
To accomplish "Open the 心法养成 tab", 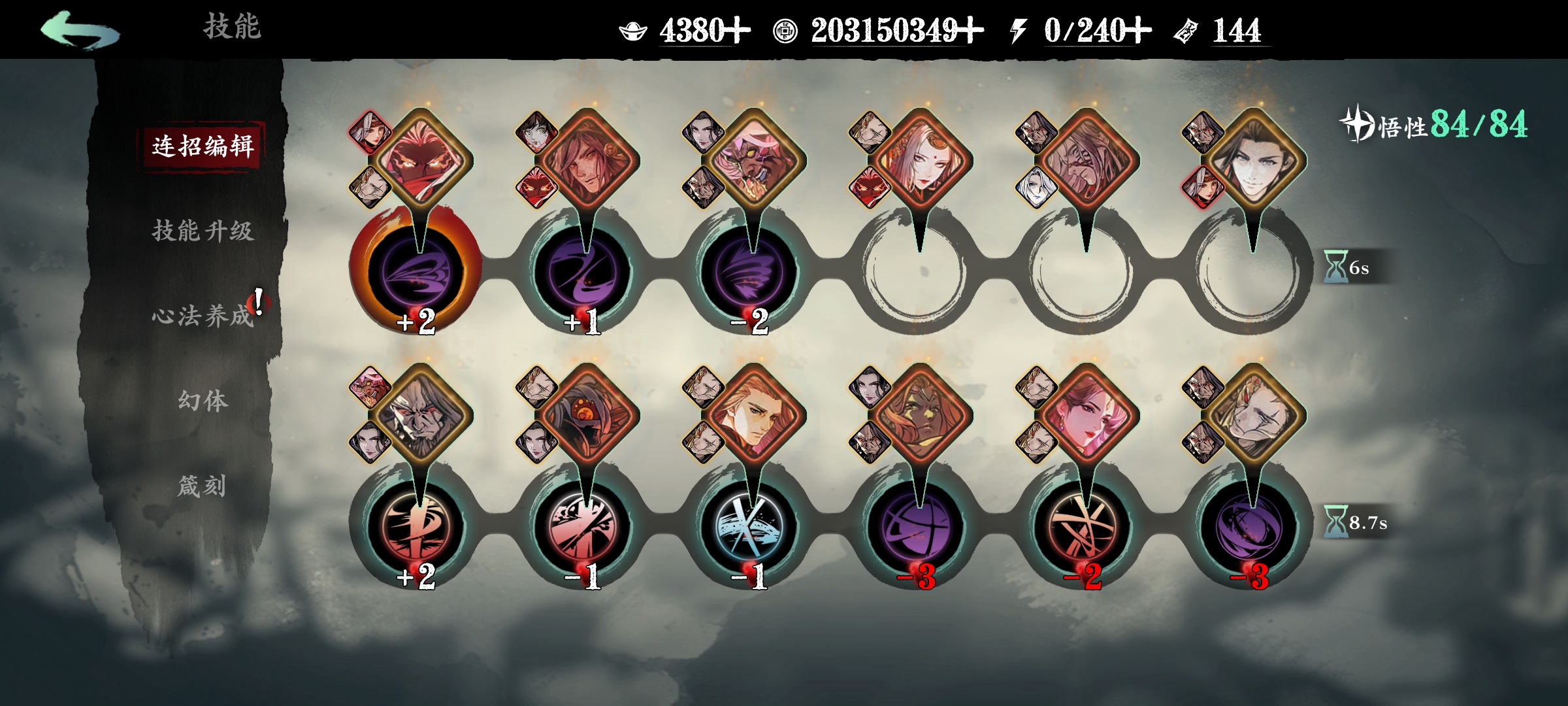I will click(x=203, y=316).
